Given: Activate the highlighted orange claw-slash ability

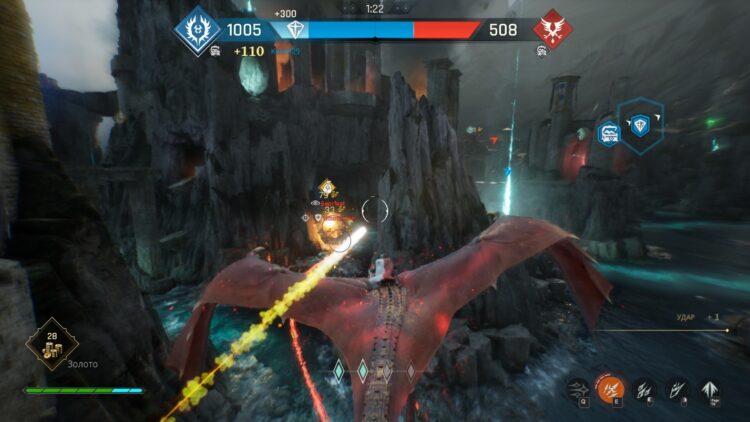Looking at the screenshot, I should [610, 388].
